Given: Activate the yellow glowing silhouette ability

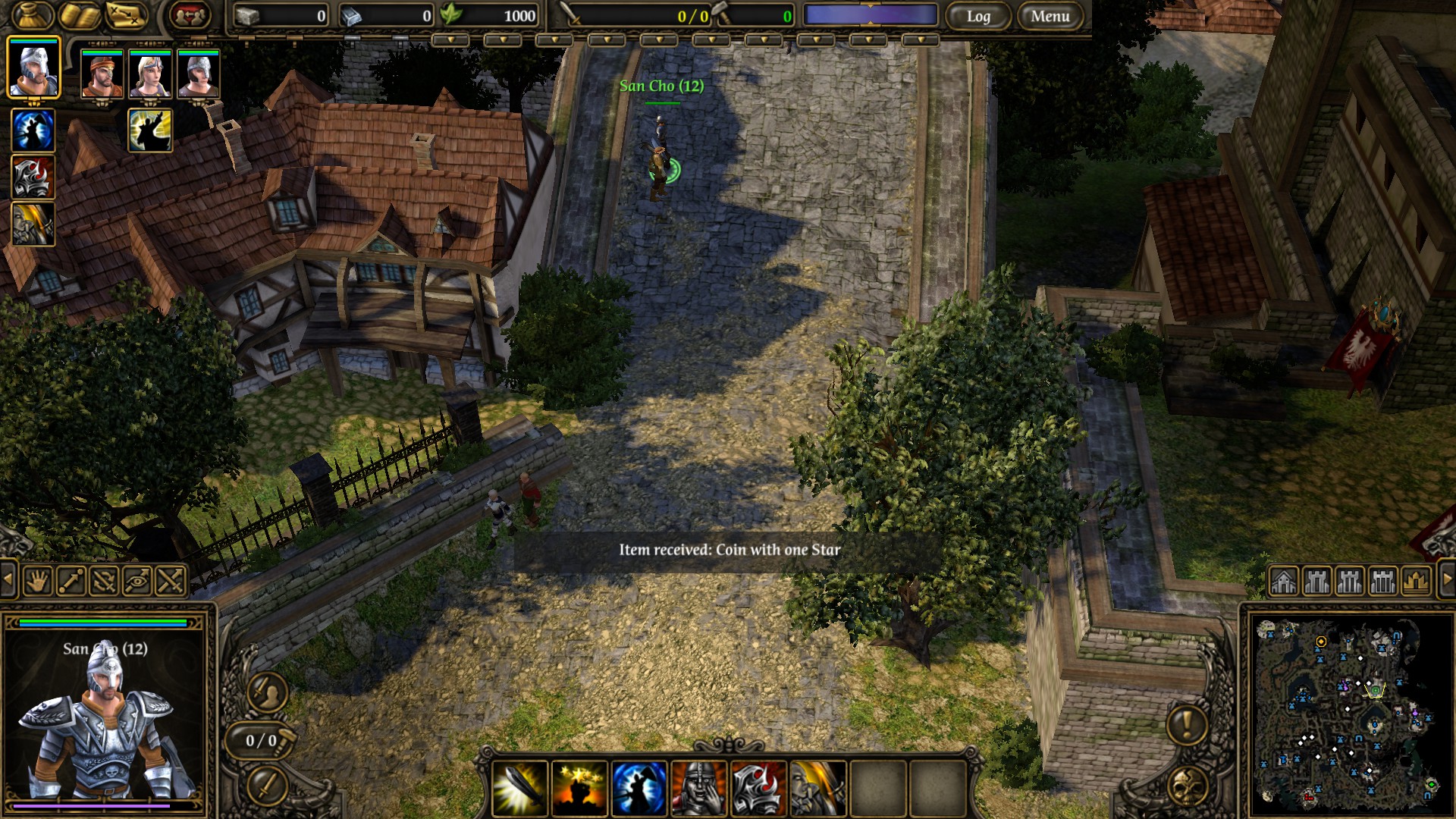Looking at the screenshot, I should point(150,130).
